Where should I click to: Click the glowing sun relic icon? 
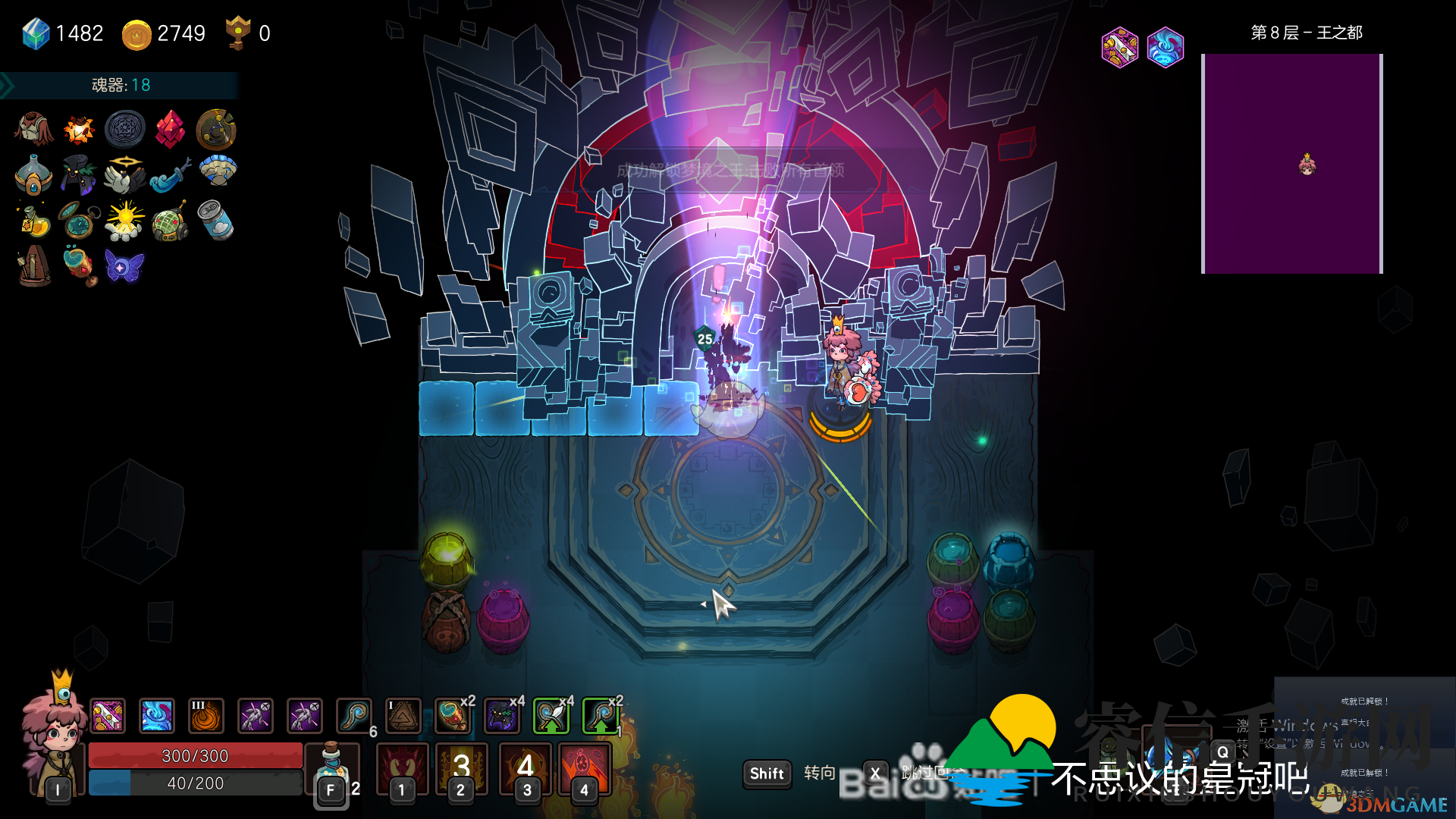point(124,220)
